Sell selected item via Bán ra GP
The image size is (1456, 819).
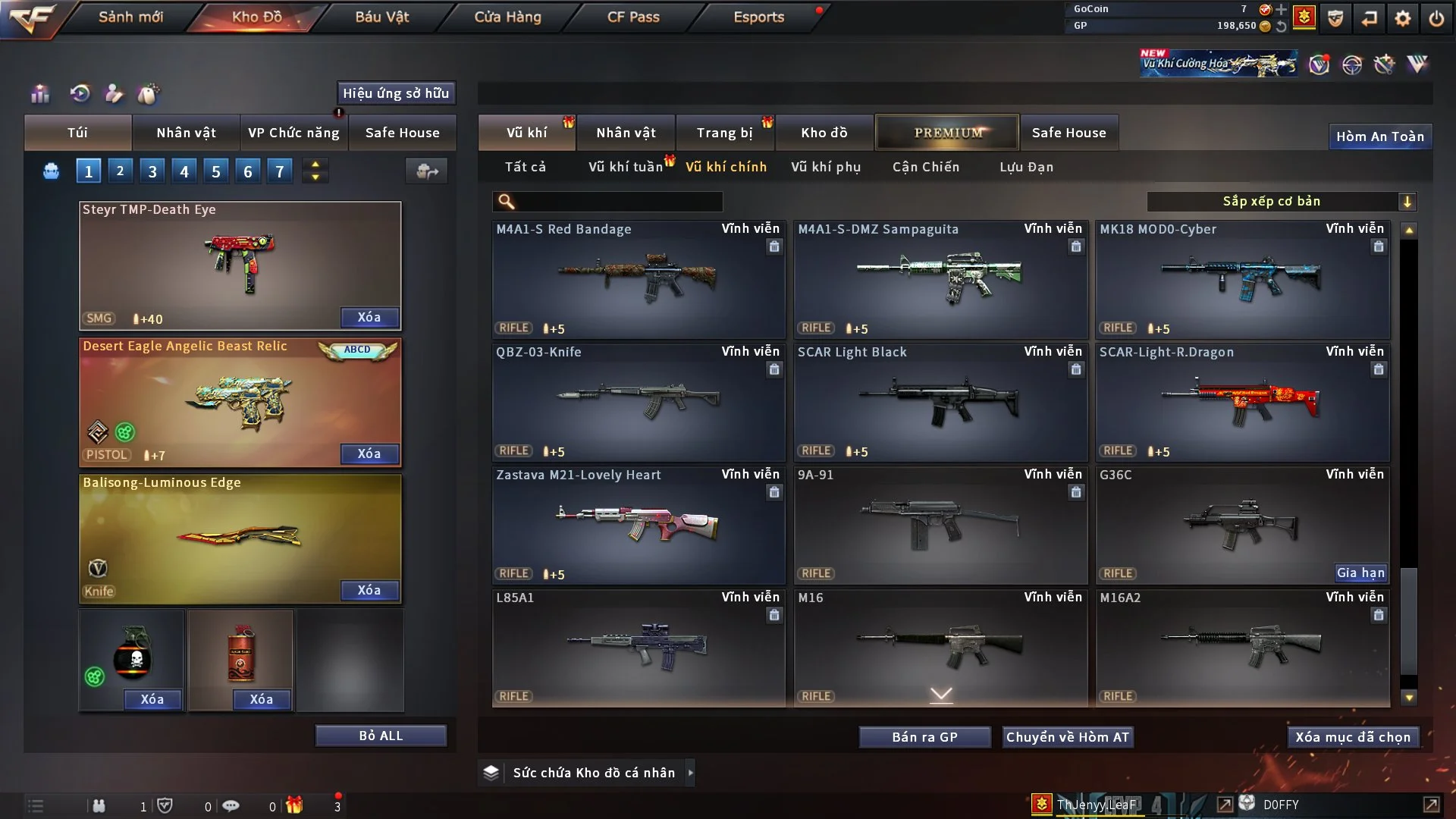[x=924, y=737]
